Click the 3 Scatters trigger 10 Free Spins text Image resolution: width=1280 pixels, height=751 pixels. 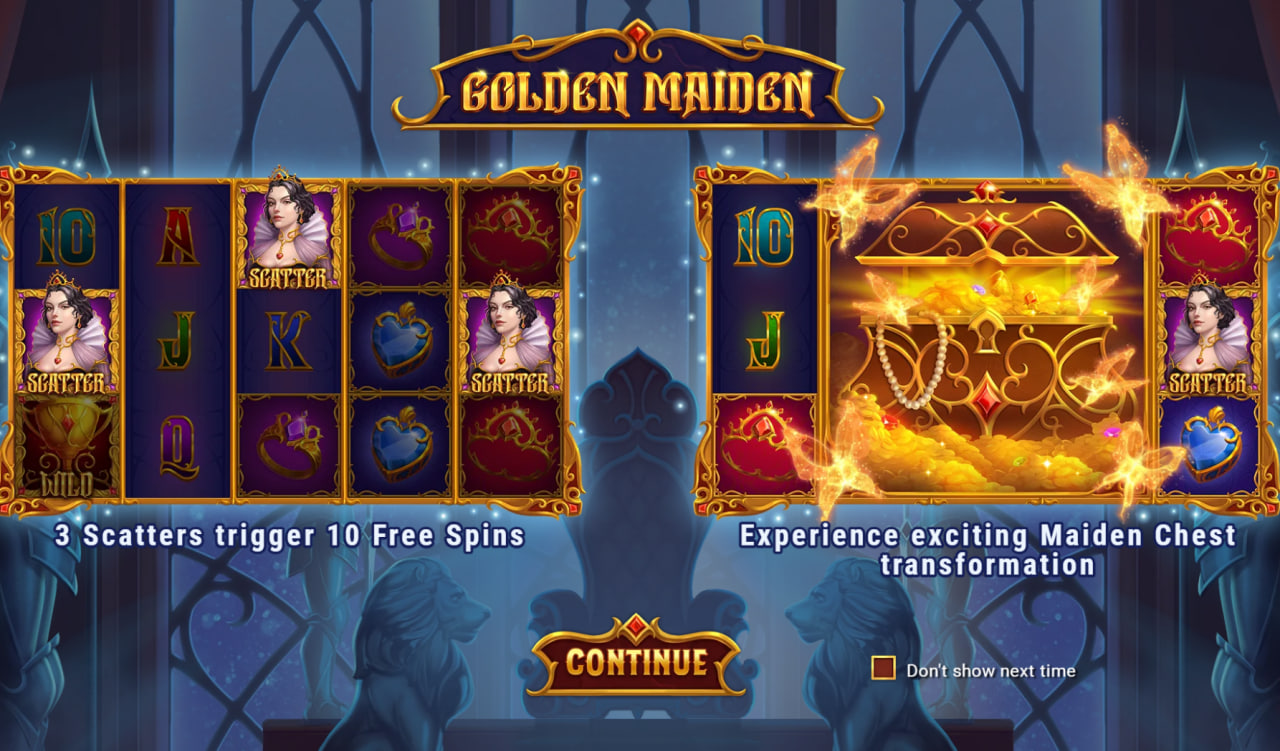(290, 537)
